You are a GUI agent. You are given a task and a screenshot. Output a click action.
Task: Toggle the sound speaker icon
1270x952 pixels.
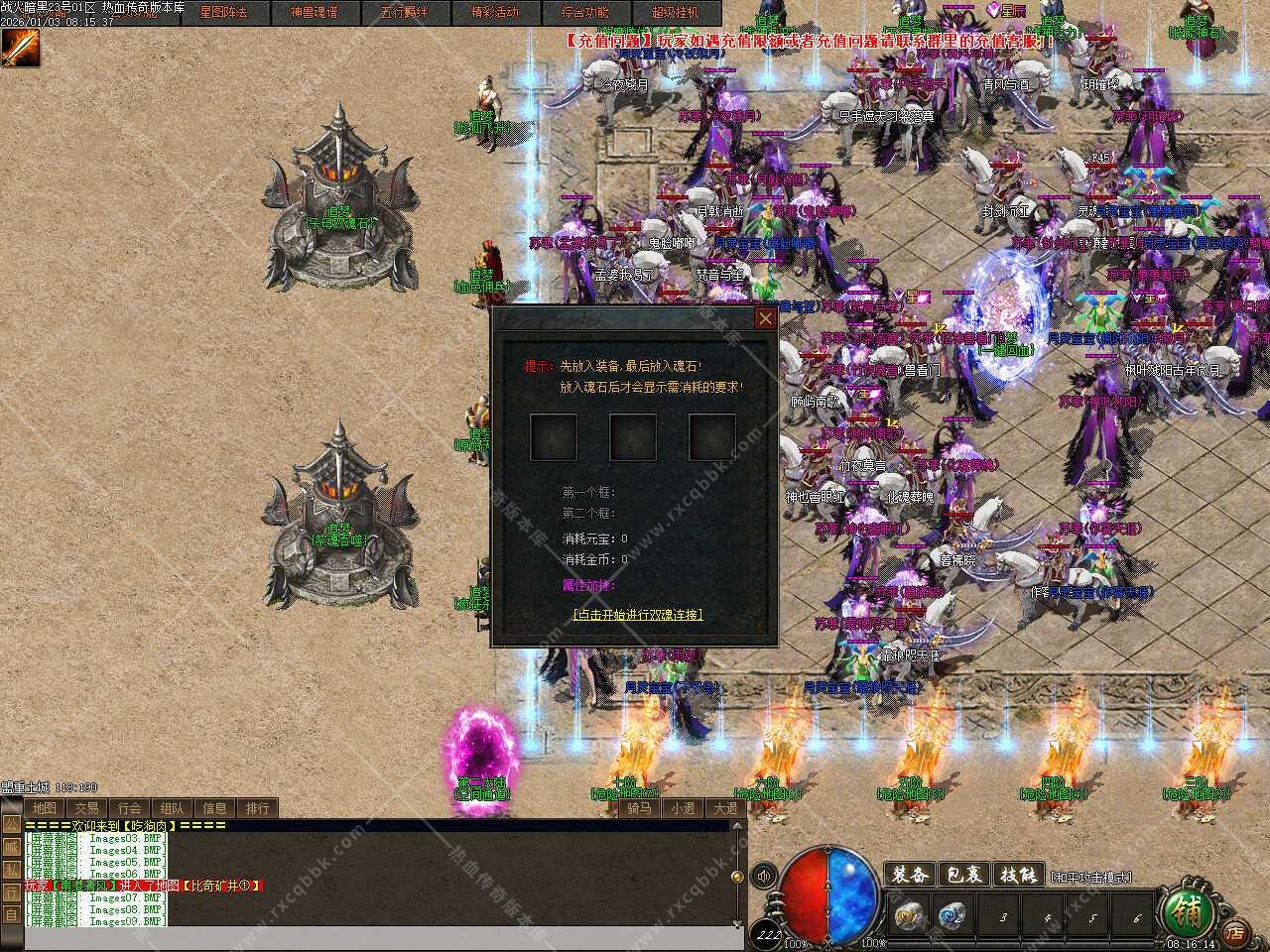tap(763, 877)
